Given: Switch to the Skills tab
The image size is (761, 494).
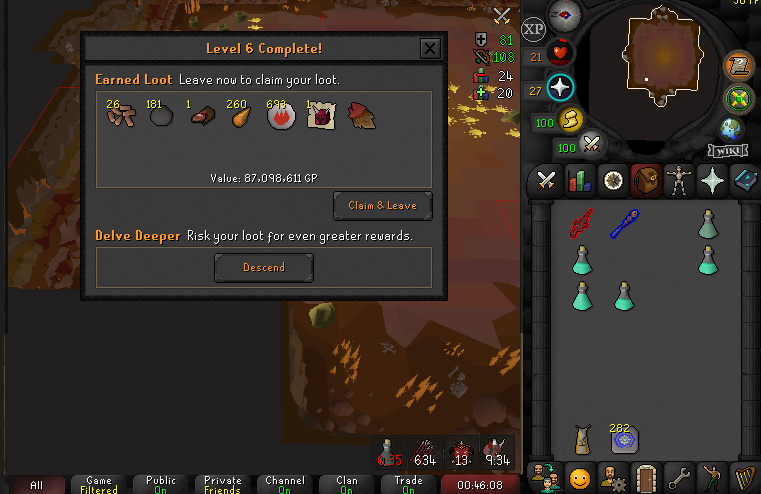Looking at the screenshot, I should pos(580,180).
